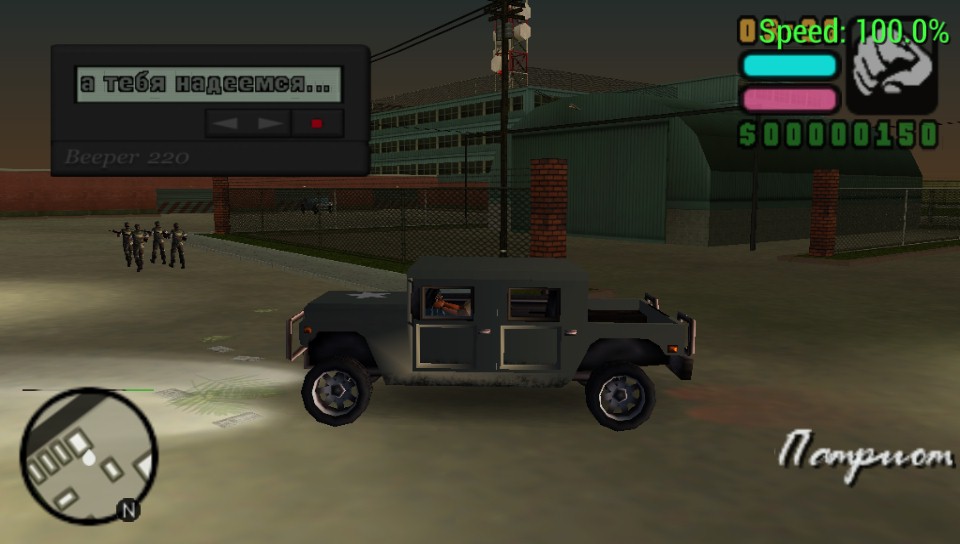
Task: Open the Beeper 220 pager message
Action: [x=209, y=84]
